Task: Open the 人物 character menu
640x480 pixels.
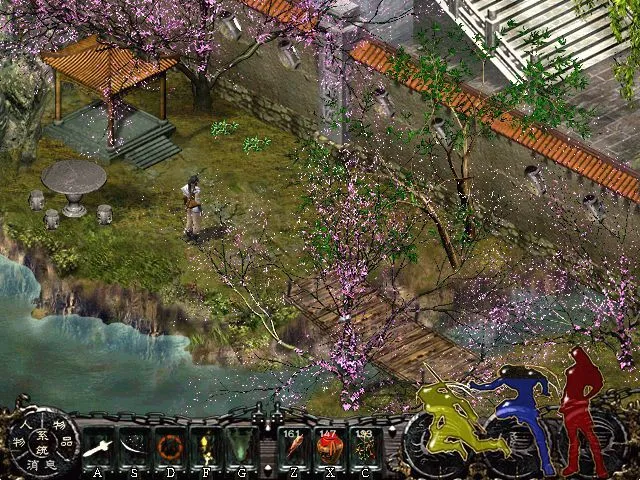Action: click(x=20, y=432)
